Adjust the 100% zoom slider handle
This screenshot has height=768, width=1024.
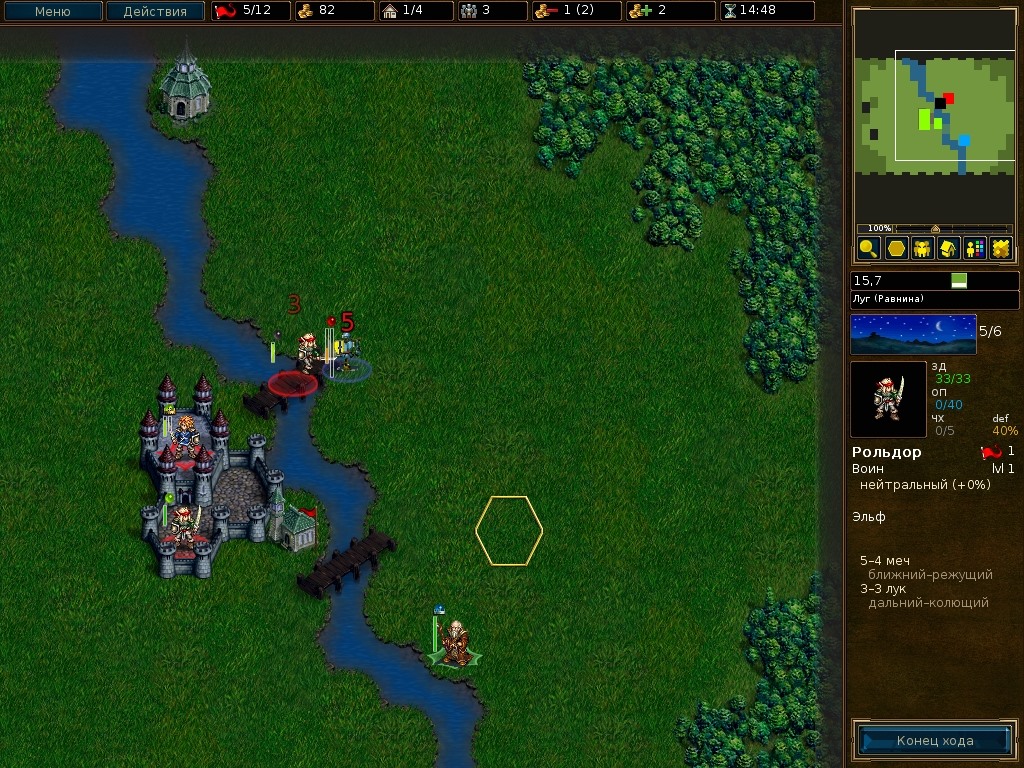935,229
